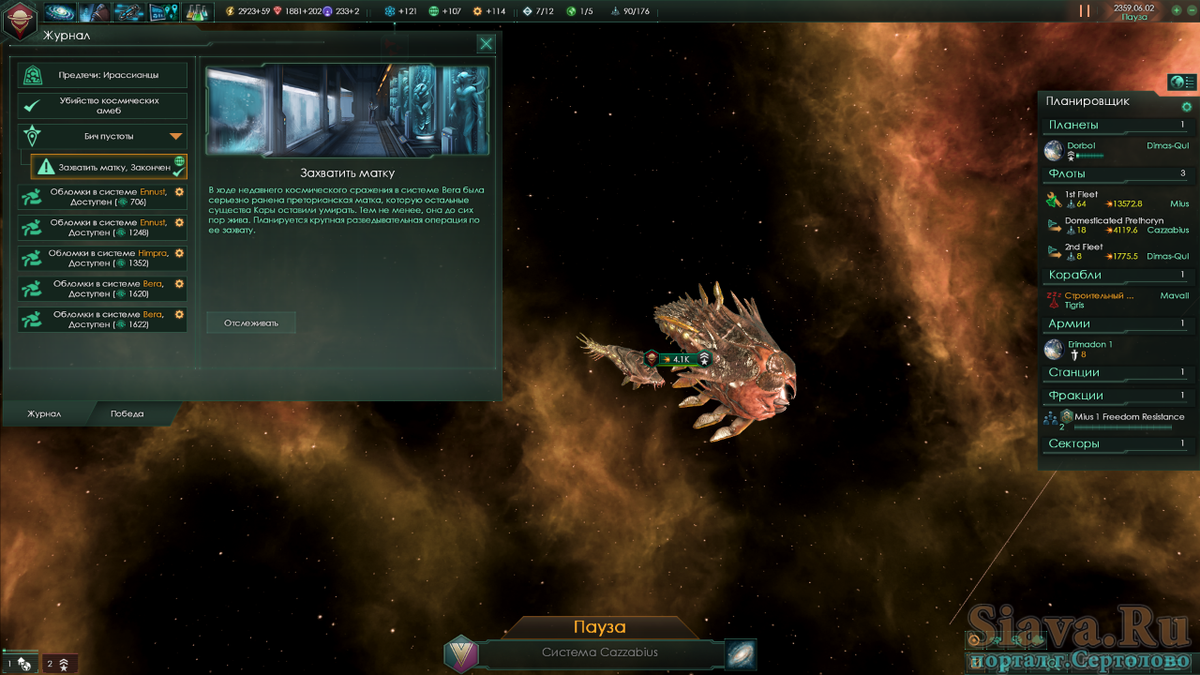The width and height of the screenshot is (1200, 675).
Task: Toggle the pause button in the top bar
Action: click(1084, 12)
